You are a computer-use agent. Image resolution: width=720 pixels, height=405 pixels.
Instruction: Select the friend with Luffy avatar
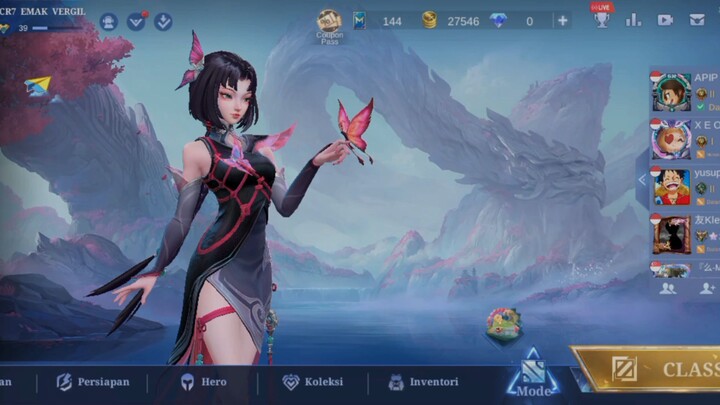point(672,186)
